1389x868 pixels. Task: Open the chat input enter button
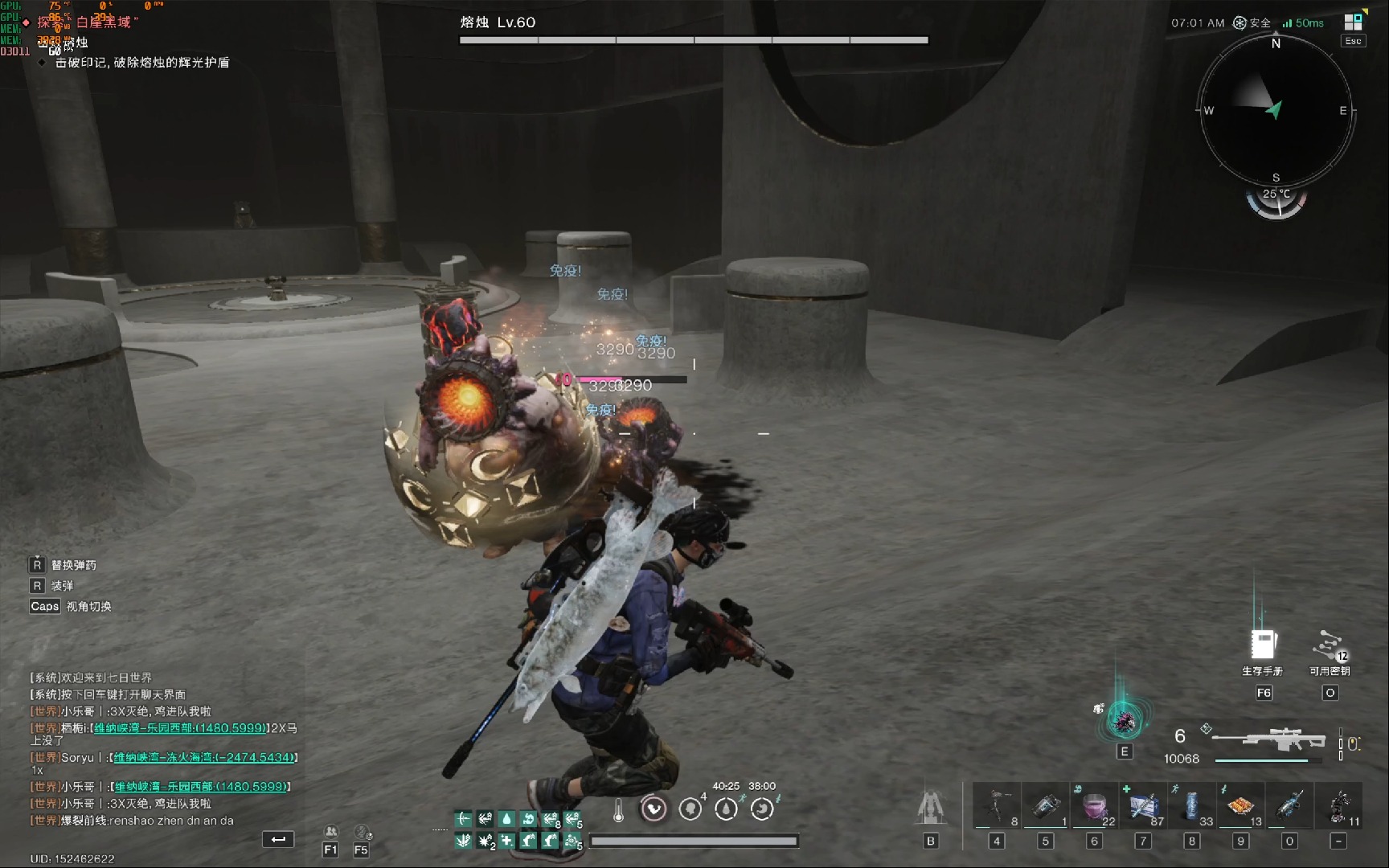pos(278,839)
